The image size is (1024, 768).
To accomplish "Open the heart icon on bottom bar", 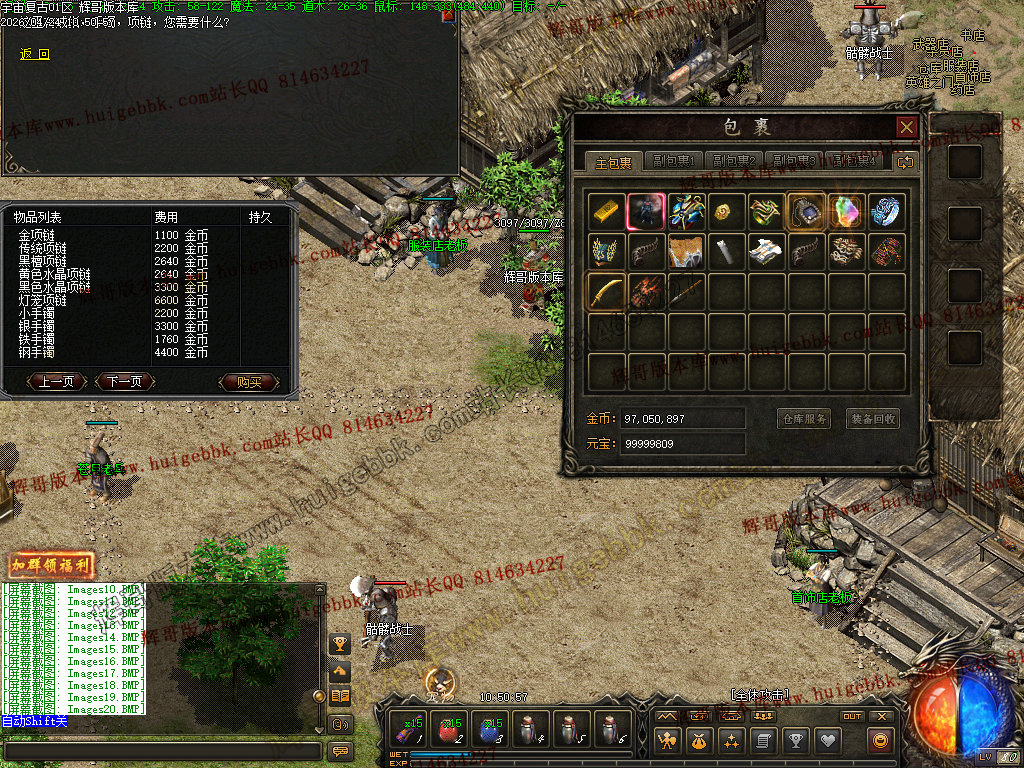I will (x=827, y=741).
